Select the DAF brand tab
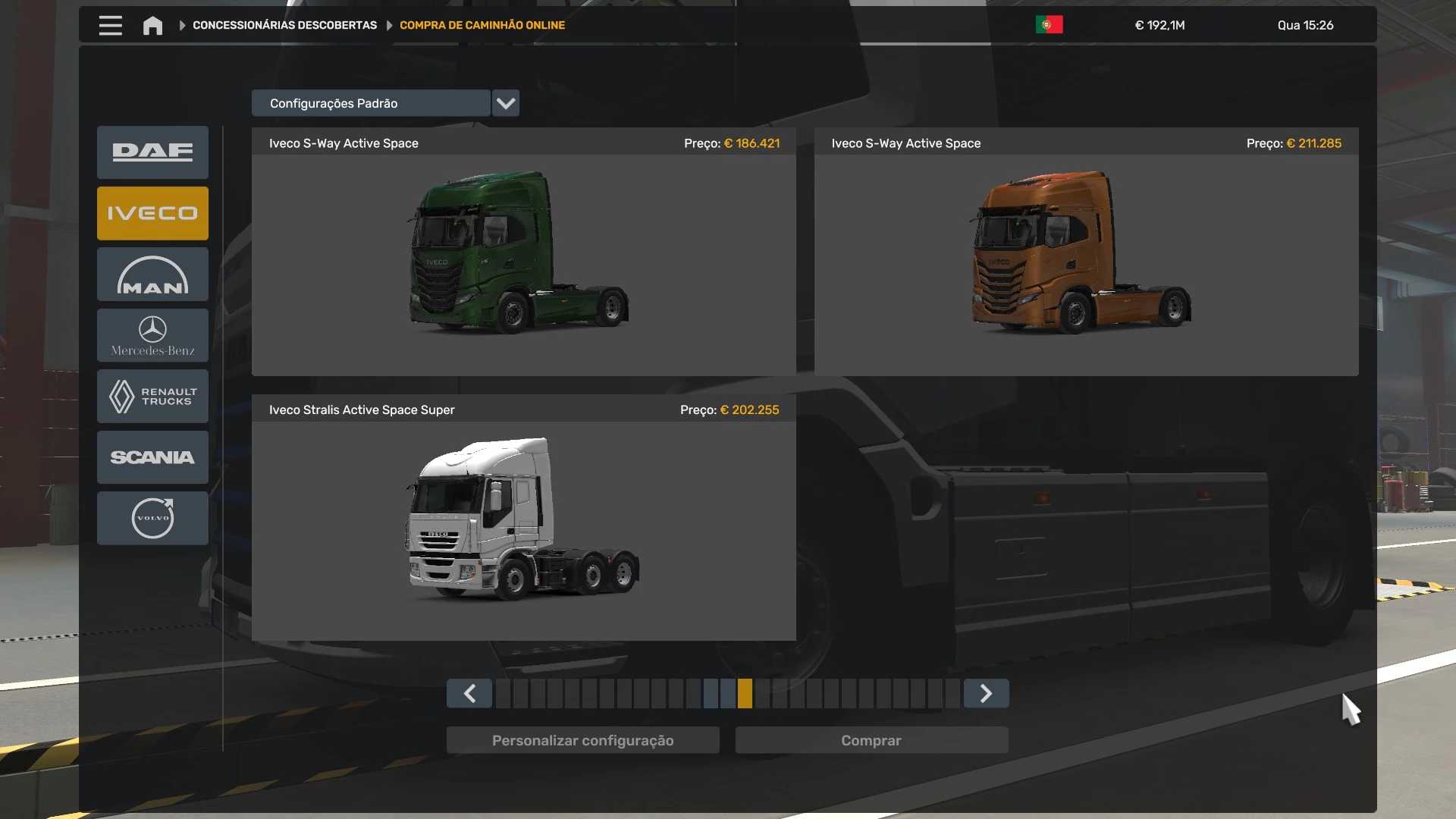1456x819 pixels. (x=152, y=152)
